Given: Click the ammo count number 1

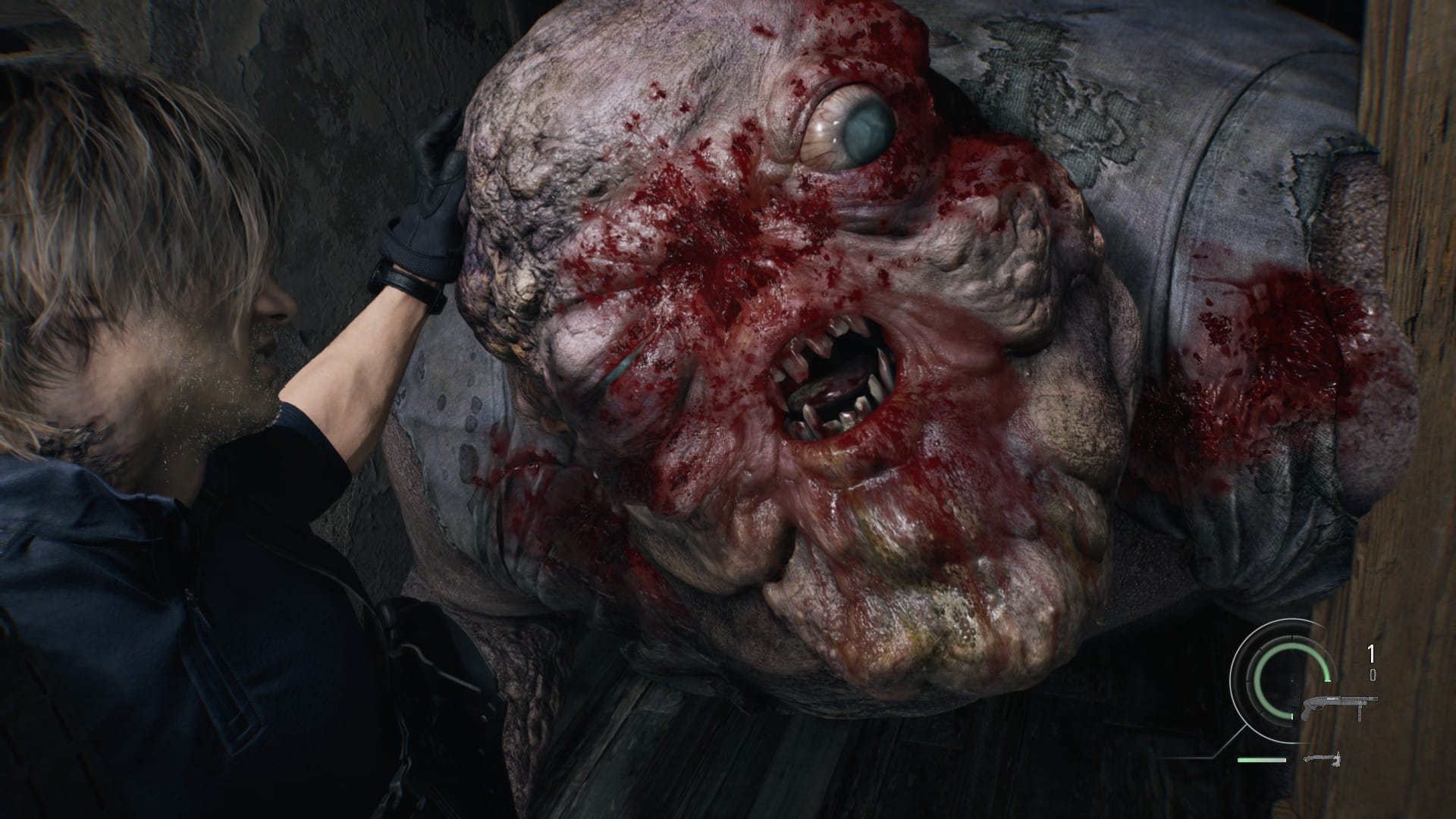Looking at the screenshot, I should pos(1370,652).
